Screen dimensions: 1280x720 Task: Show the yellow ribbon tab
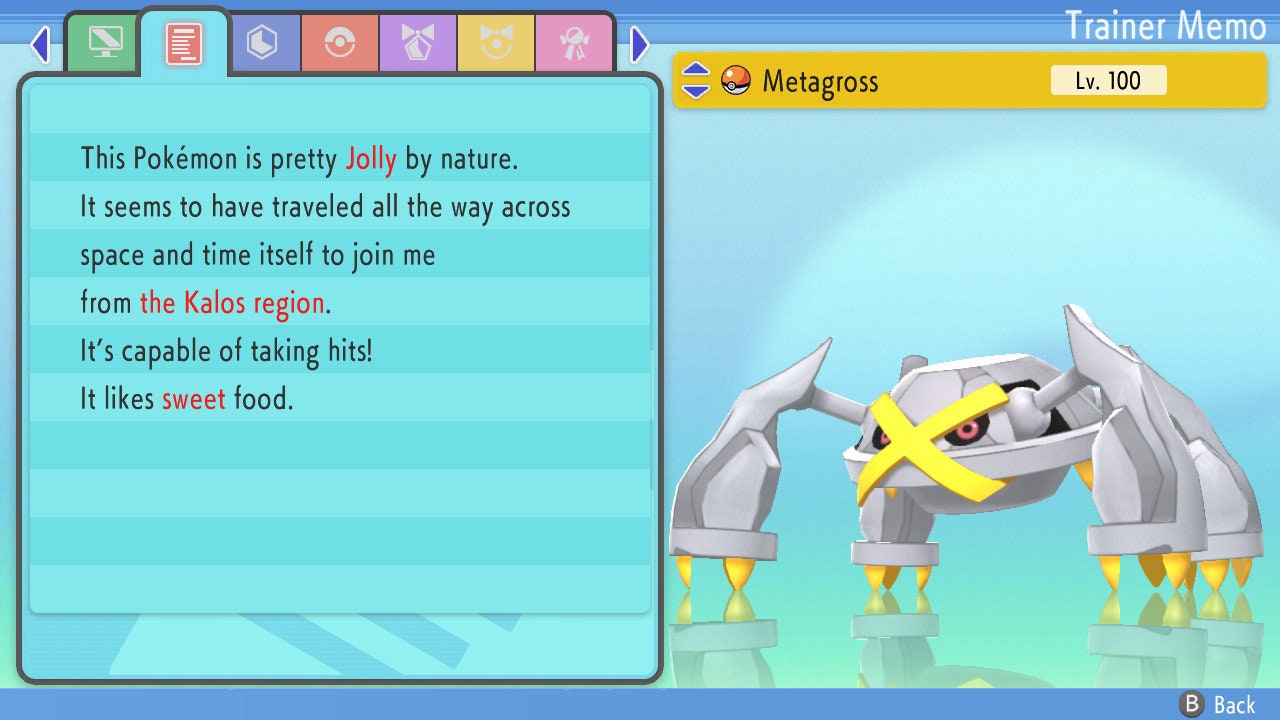496,43
